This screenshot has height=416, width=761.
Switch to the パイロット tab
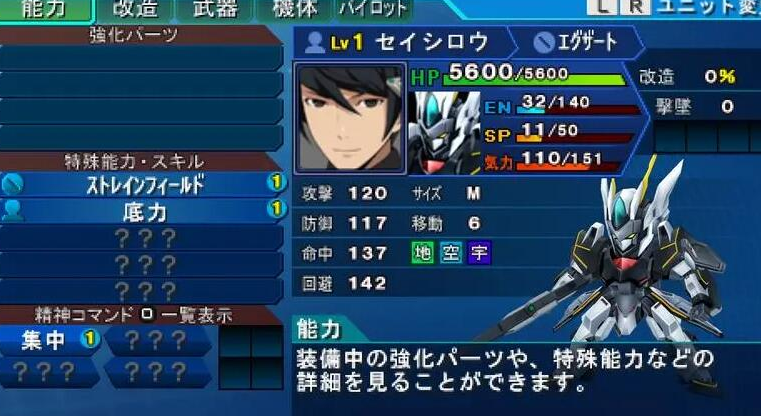373,10
